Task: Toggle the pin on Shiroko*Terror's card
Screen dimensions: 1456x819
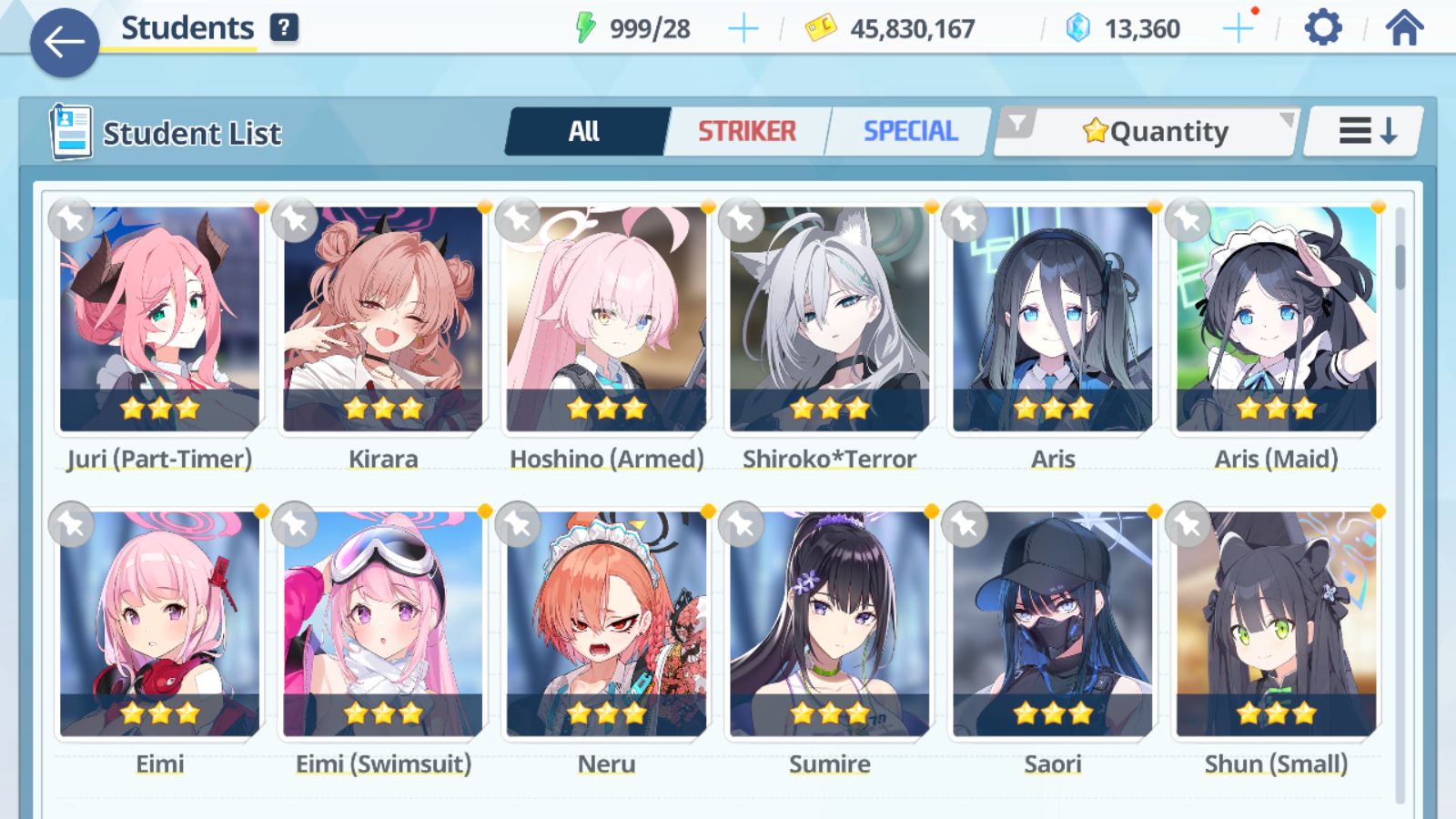Action: (x=739, y=219)
